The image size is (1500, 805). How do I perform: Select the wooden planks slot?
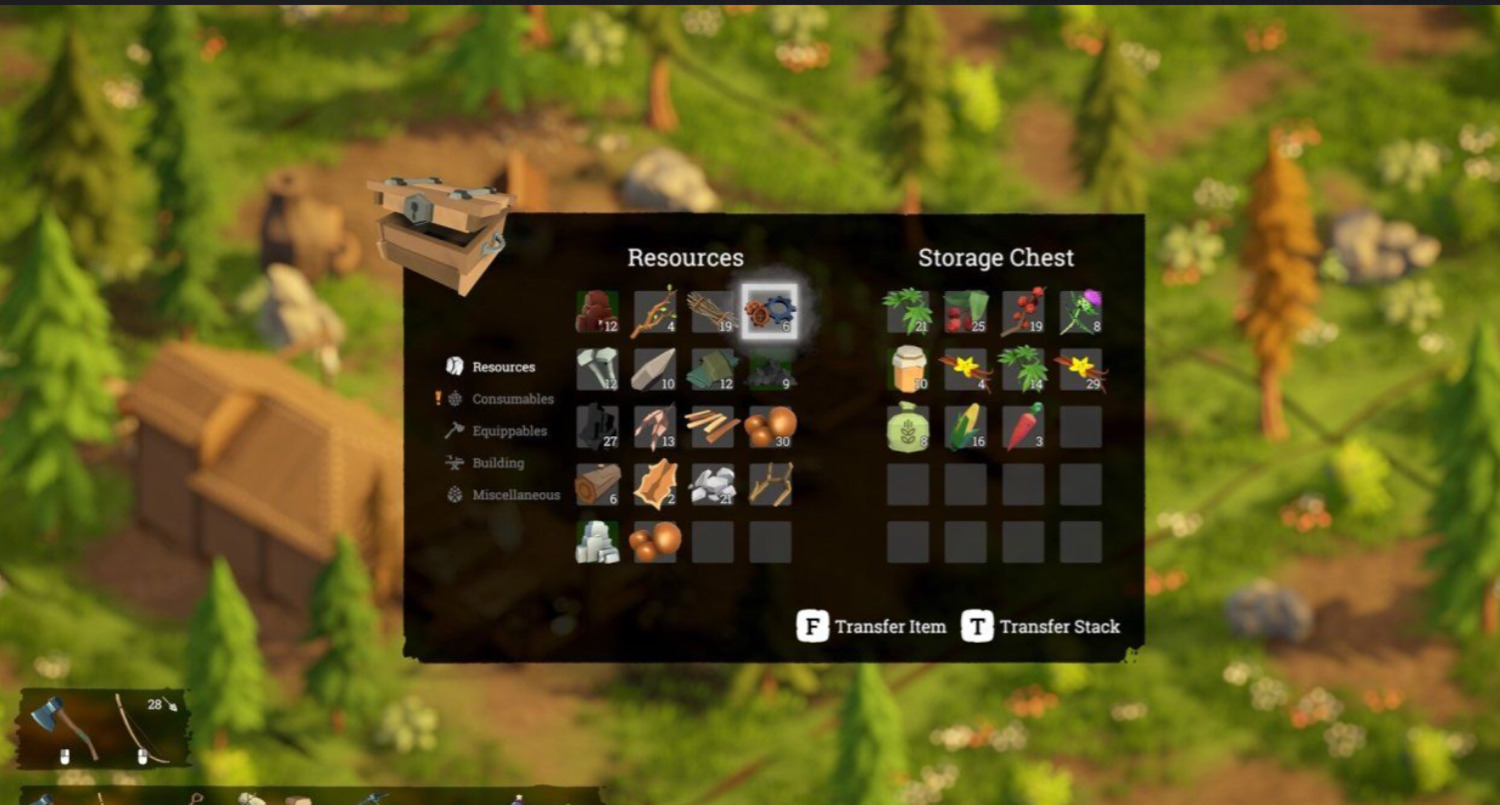712,427
